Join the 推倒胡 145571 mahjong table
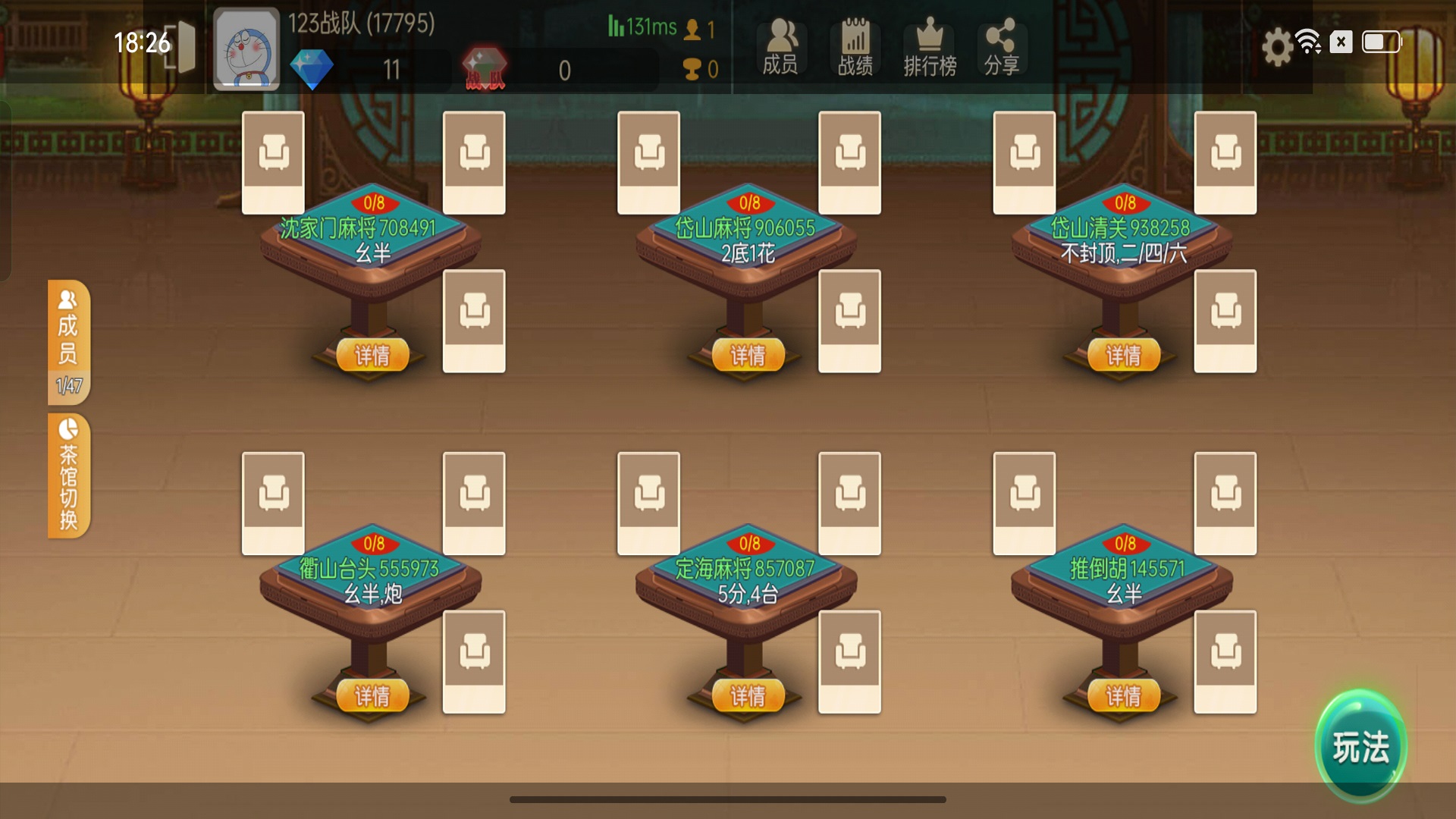Image resolution: width=1456 pixels, height=819 pixels. coord(1123,581)
